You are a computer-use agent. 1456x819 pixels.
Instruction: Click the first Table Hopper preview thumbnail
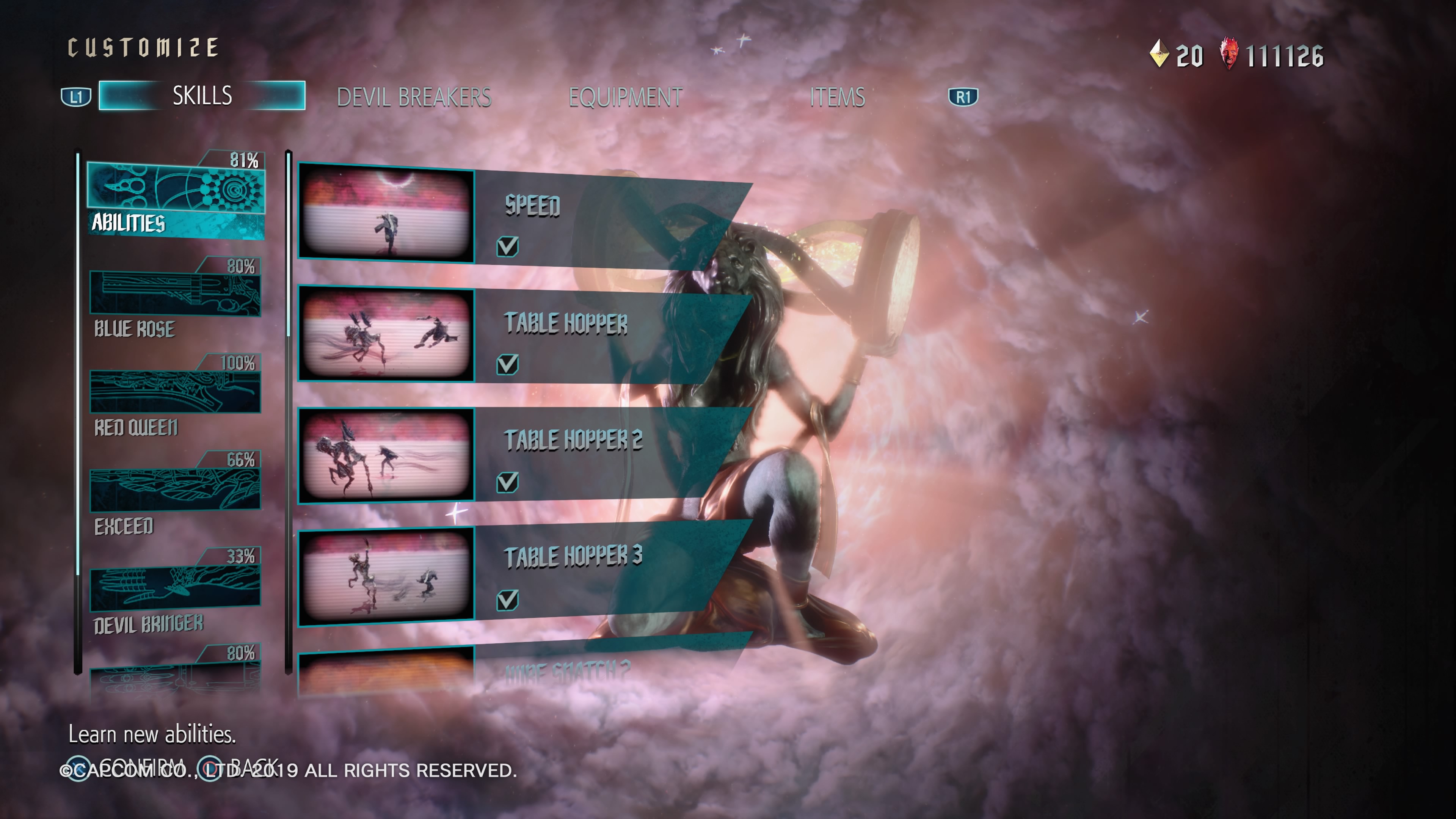(x=387, y=334)
